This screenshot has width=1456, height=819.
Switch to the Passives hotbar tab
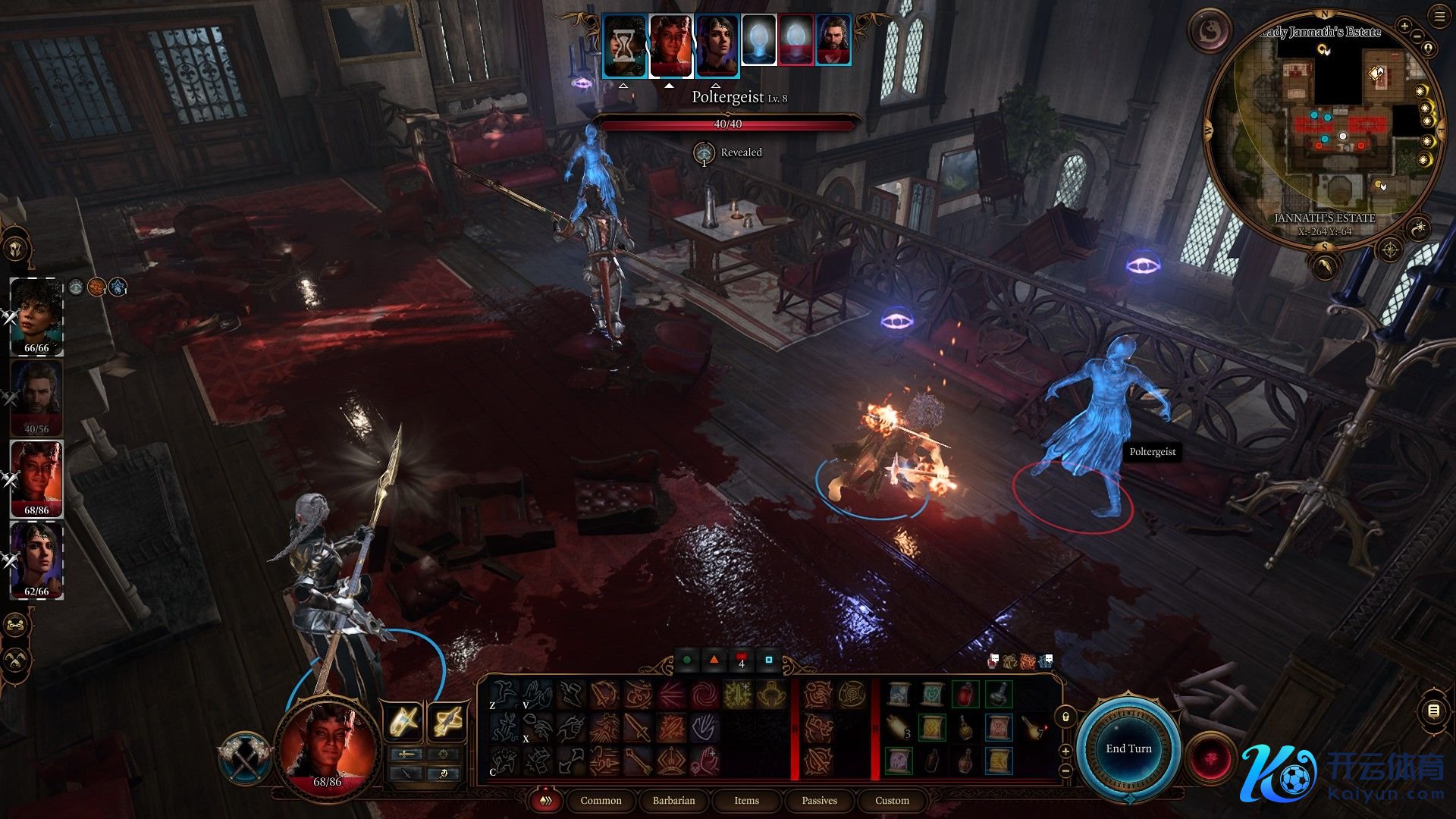(x=819, y=801)
